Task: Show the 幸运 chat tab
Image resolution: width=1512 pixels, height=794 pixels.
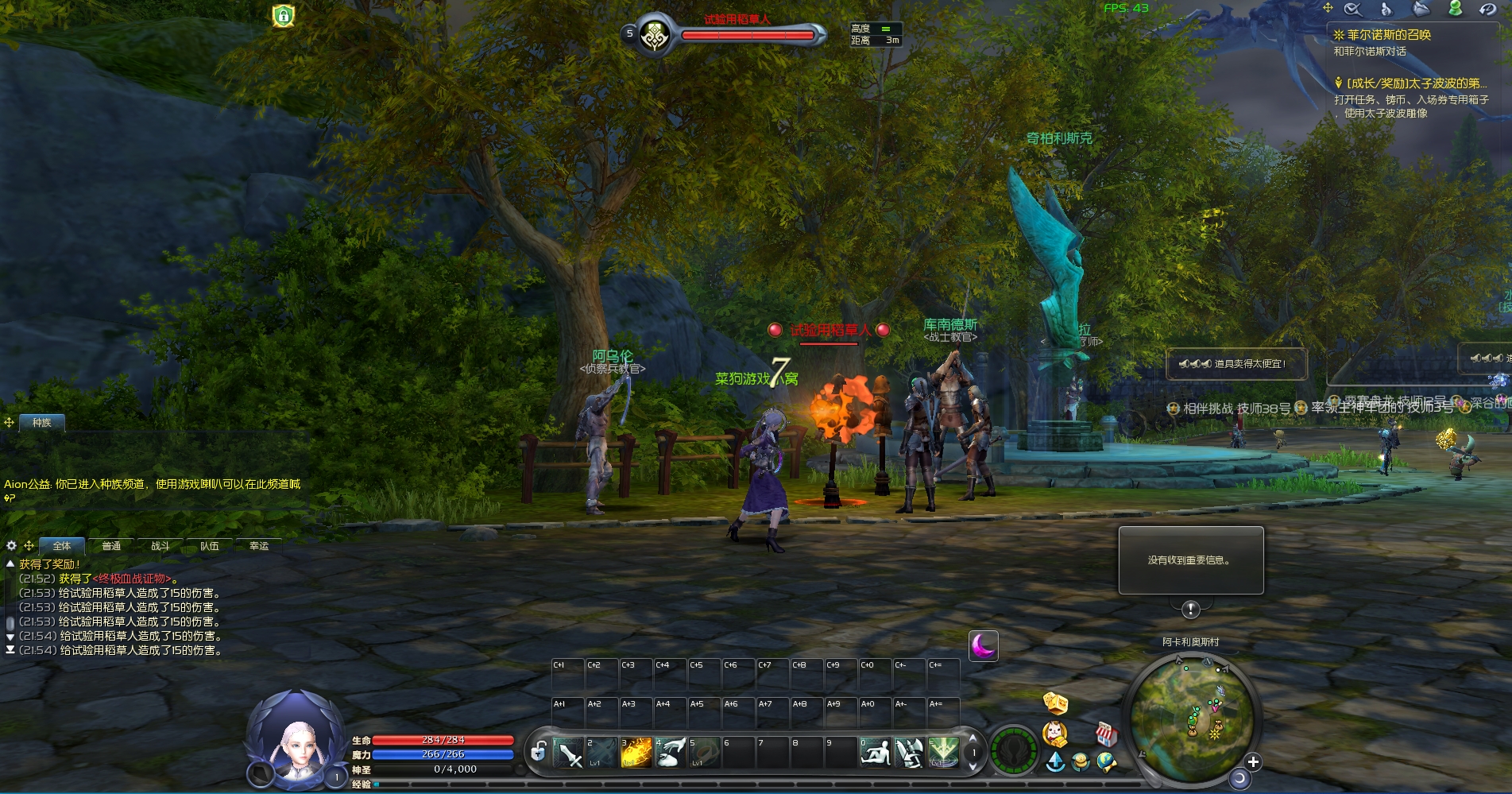Action: pyautogui.click(x=259, y=546)
